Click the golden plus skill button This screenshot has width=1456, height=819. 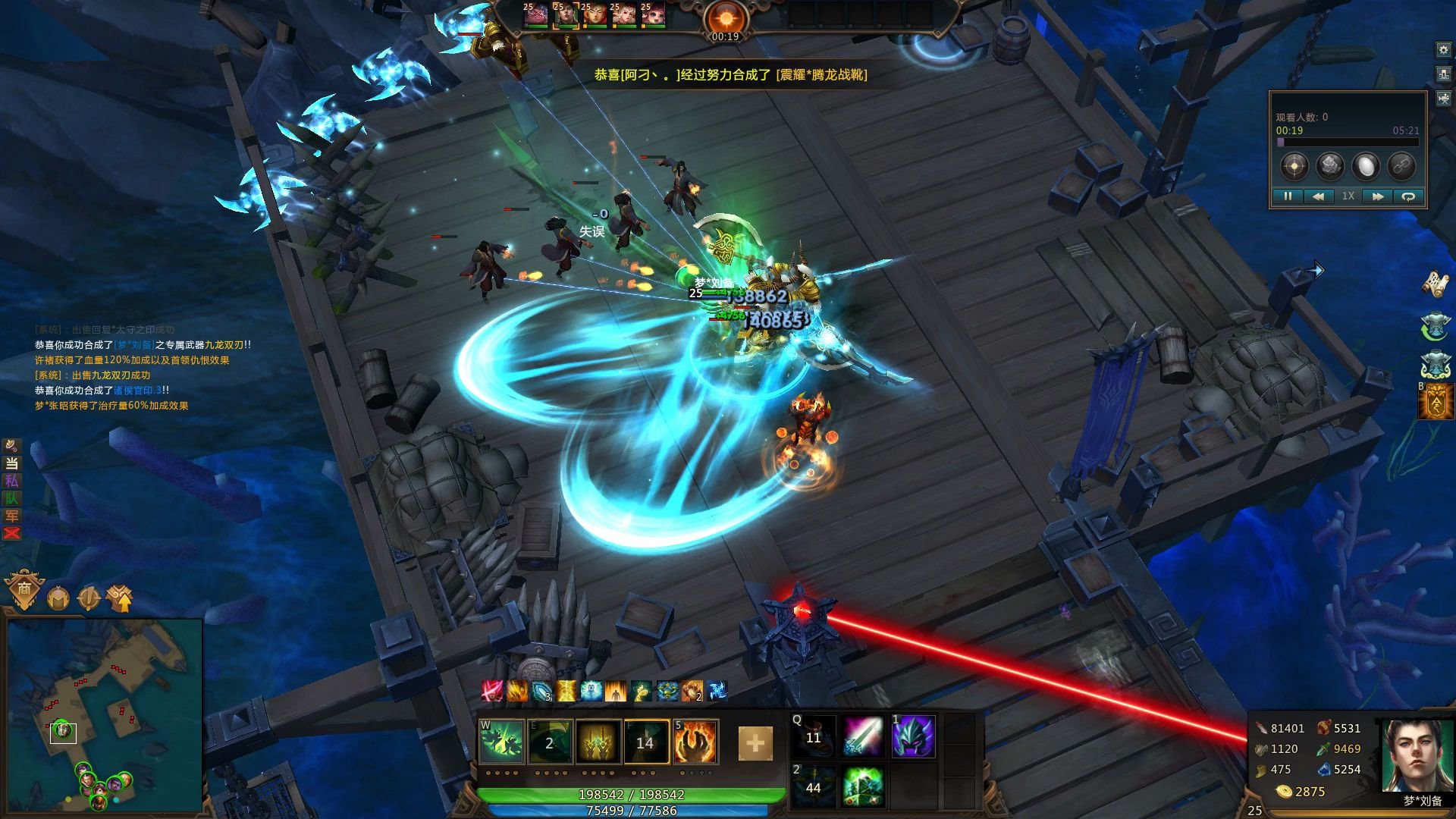pos(755,743)
